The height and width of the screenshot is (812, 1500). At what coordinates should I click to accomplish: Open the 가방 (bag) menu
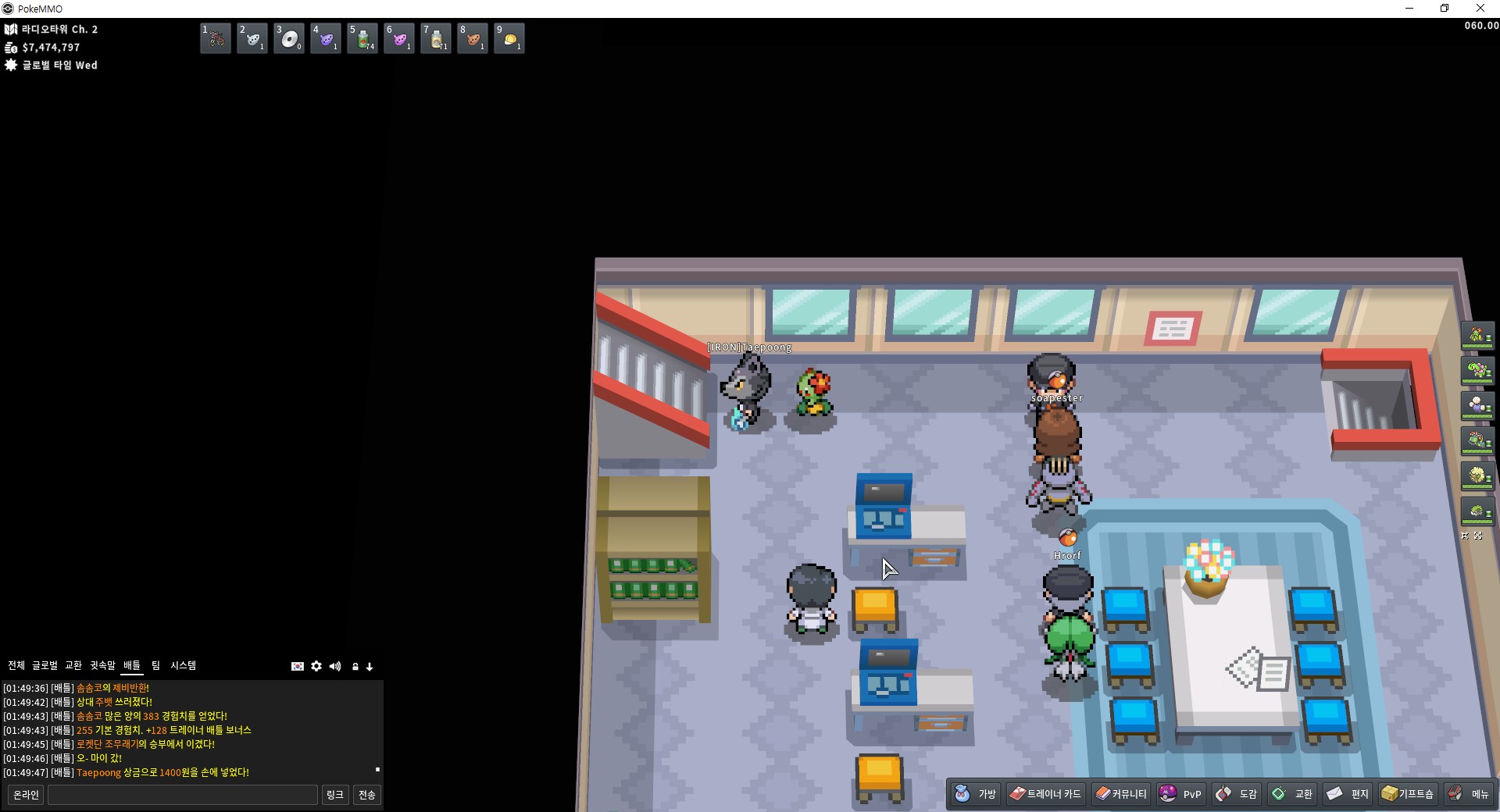pos(976,794)
